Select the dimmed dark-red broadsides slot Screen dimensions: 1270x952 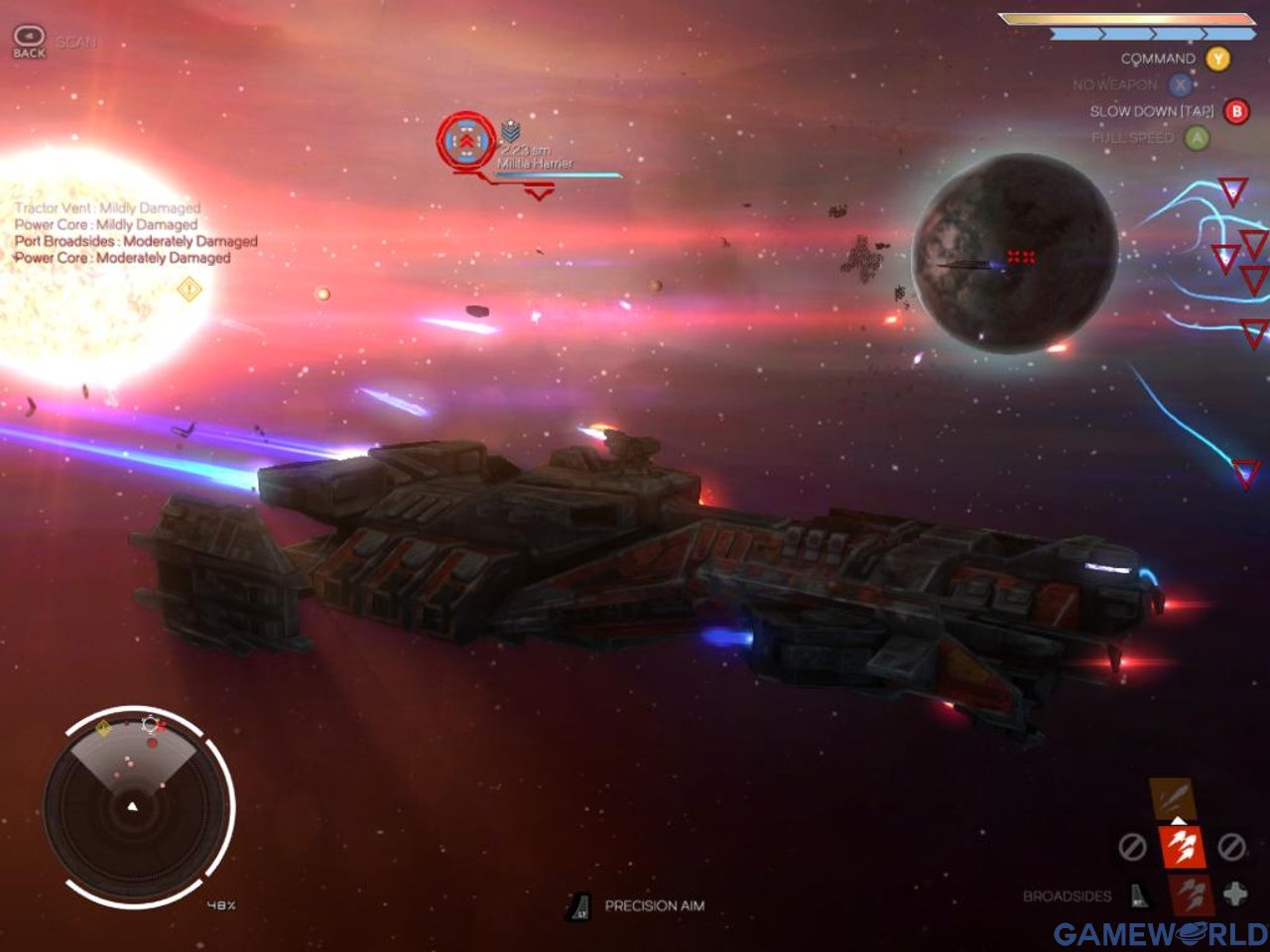pyautogui.click(x=1190, y=894)
